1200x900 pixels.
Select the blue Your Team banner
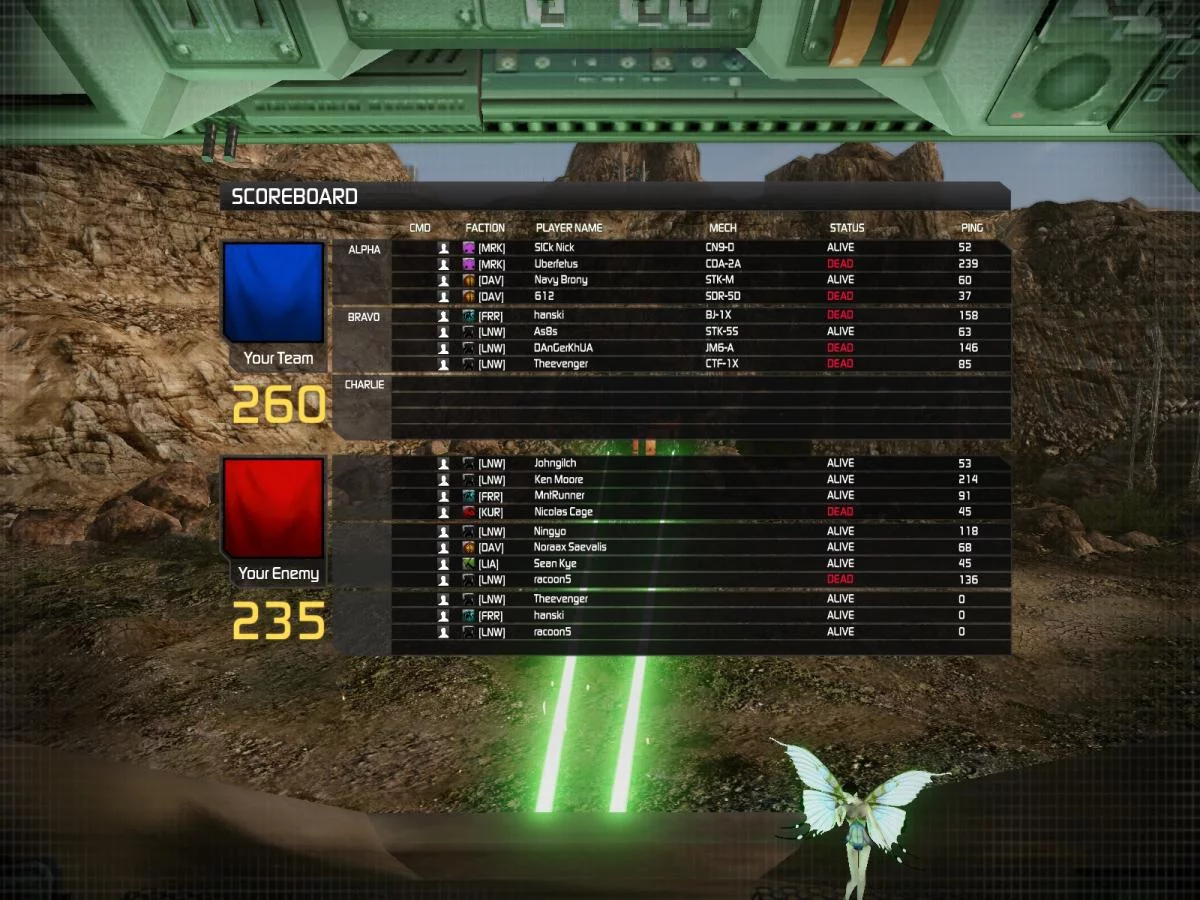point(274,292)
